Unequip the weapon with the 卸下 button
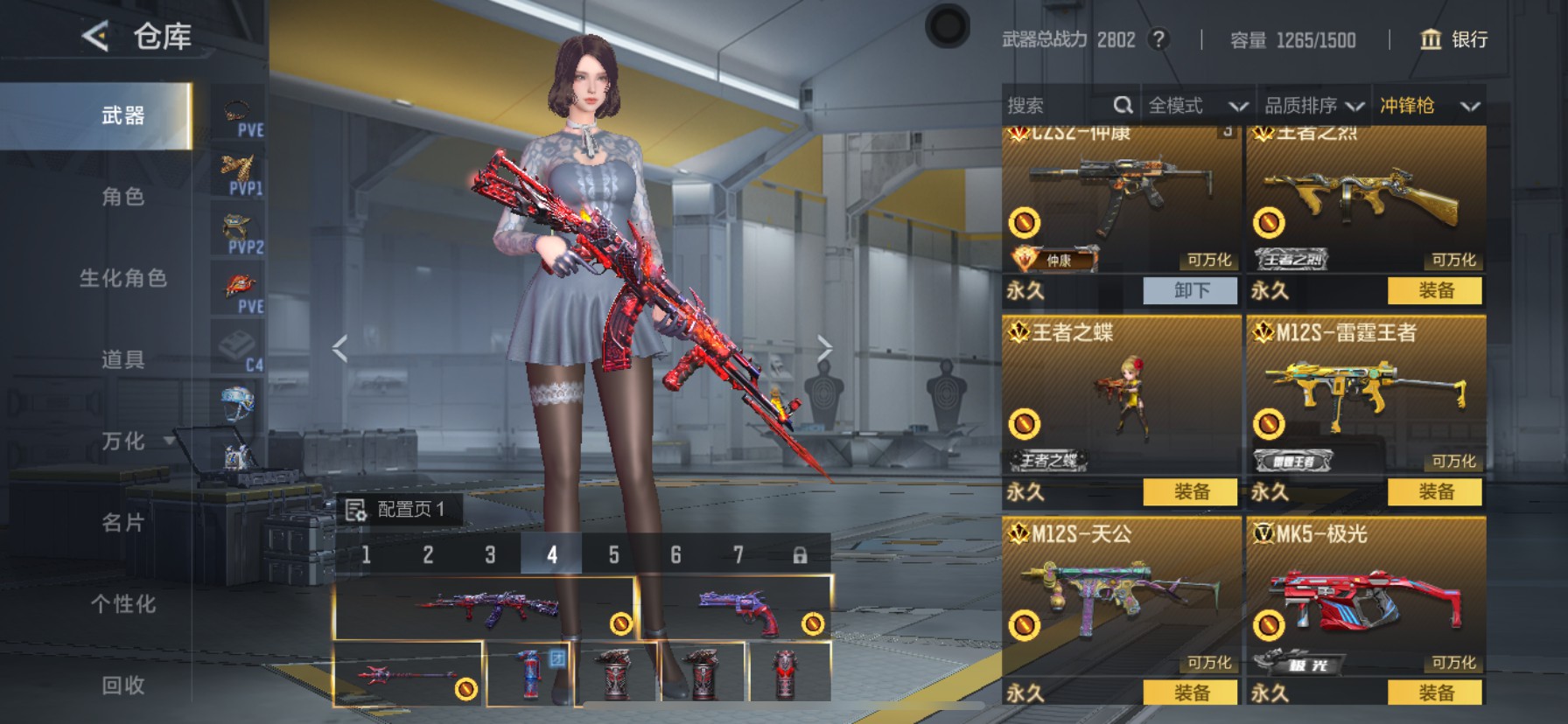 [1190, 290]
